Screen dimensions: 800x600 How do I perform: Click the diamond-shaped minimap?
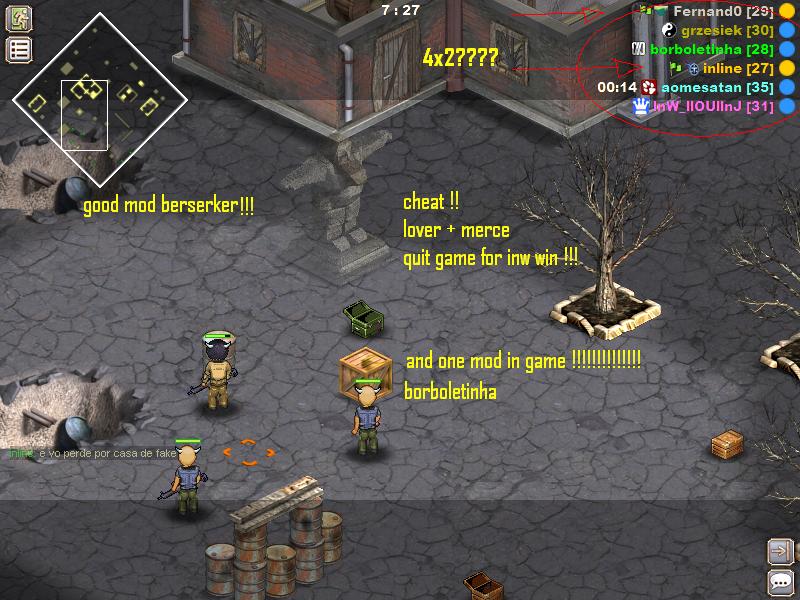(99, 98)
